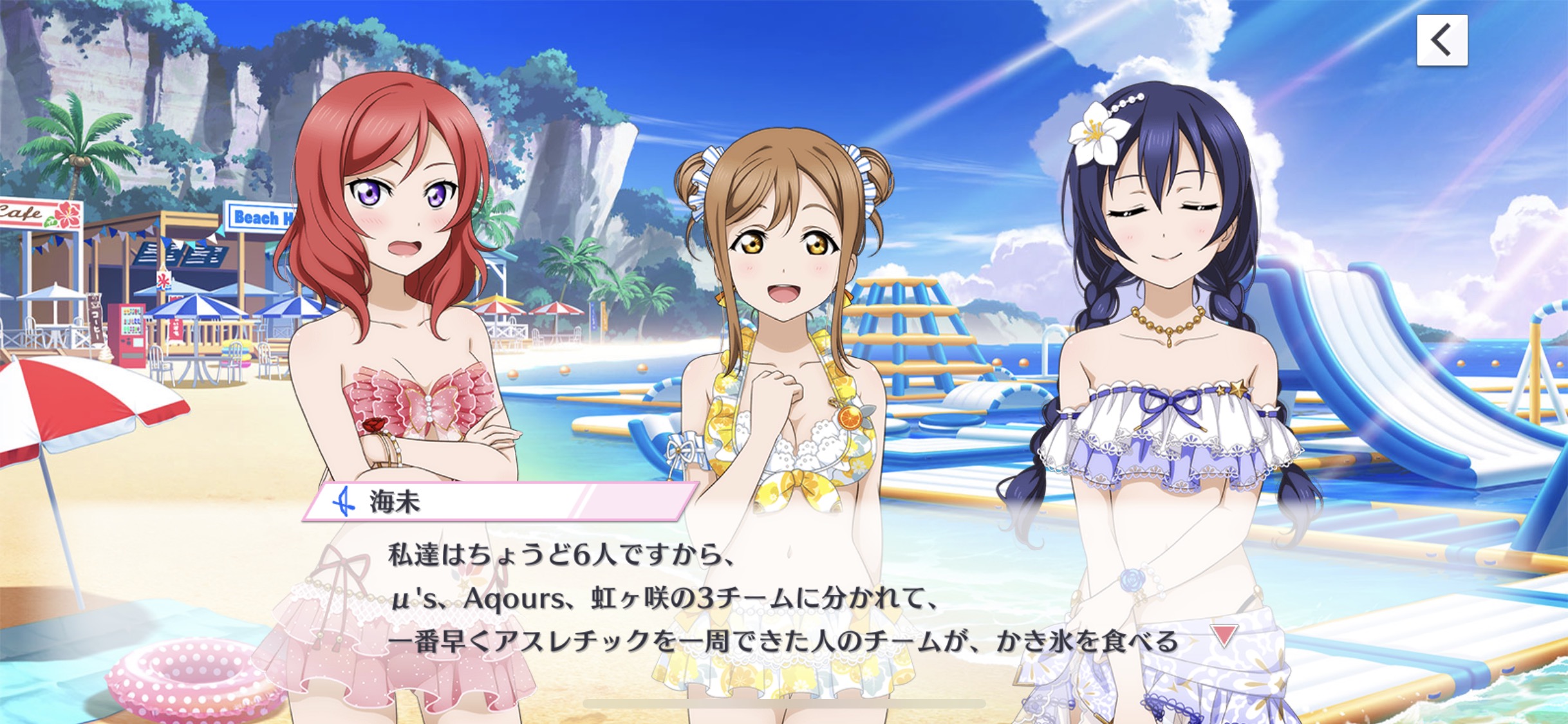Click the back arrow button
1568x724 pixels.
tap(1441, 40)
